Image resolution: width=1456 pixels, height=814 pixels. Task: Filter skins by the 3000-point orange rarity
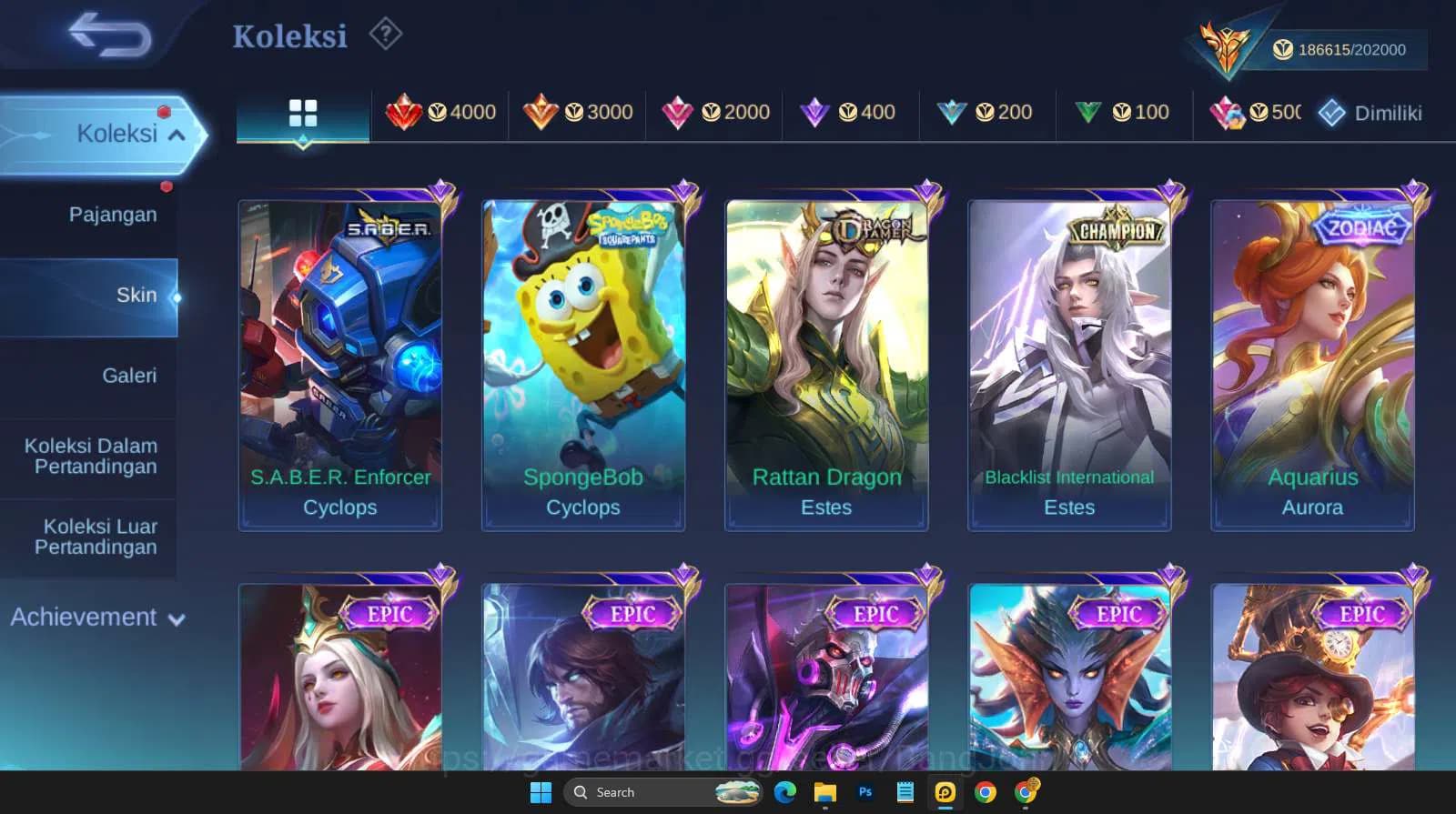tap(580, 113)
